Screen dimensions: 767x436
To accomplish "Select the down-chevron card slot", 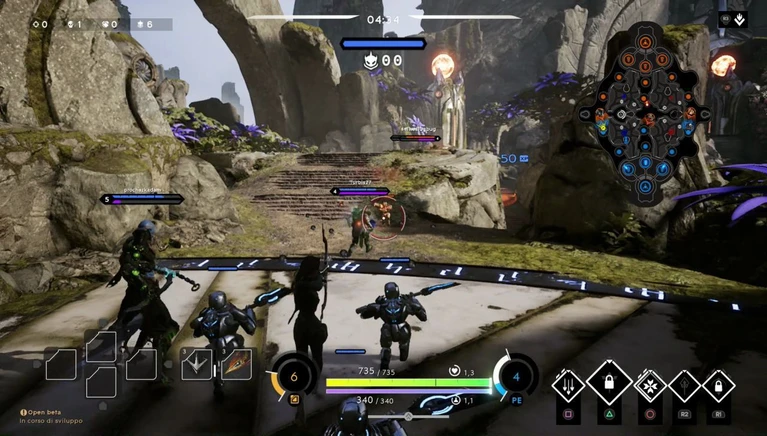I will click(196, 363).
